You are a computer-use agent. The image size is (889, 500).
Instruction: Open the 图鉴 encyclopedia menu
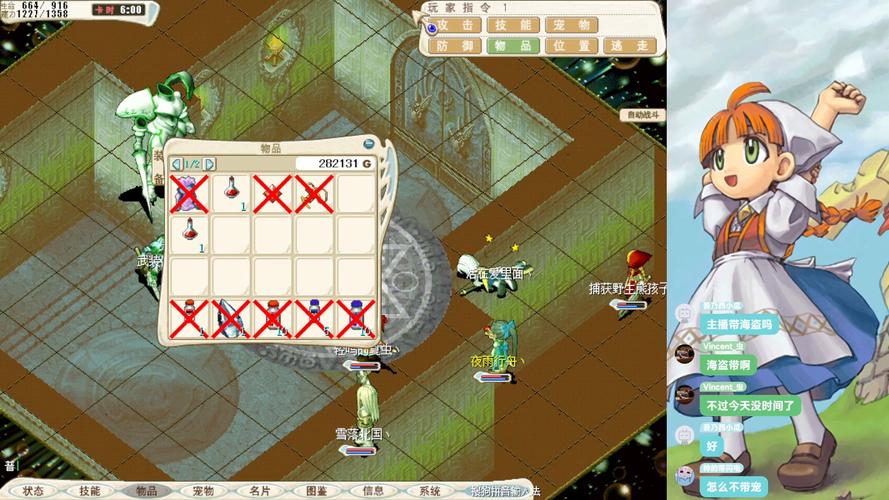click(x=316, y=491)
